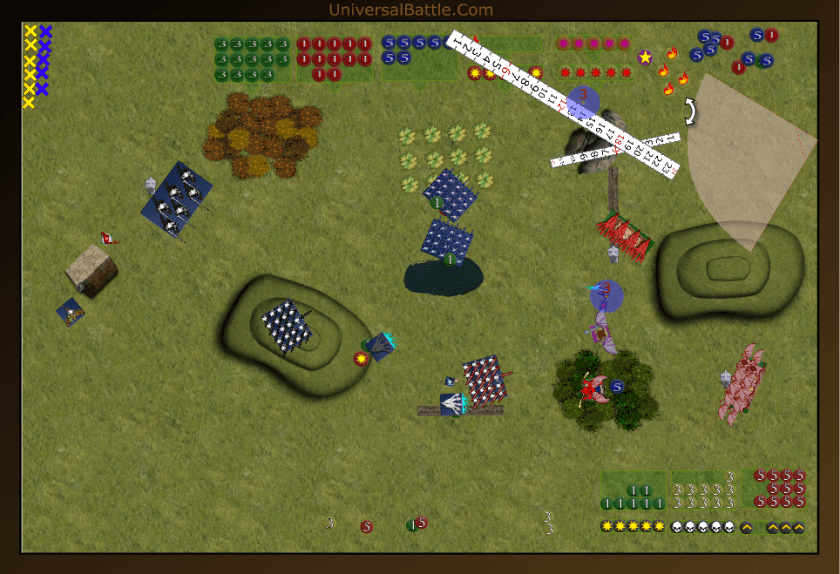The width and height of the screenshot is (840, 574).
Task: Click the UniversalBattle.Com title link
Action: [x=410, y=10]
